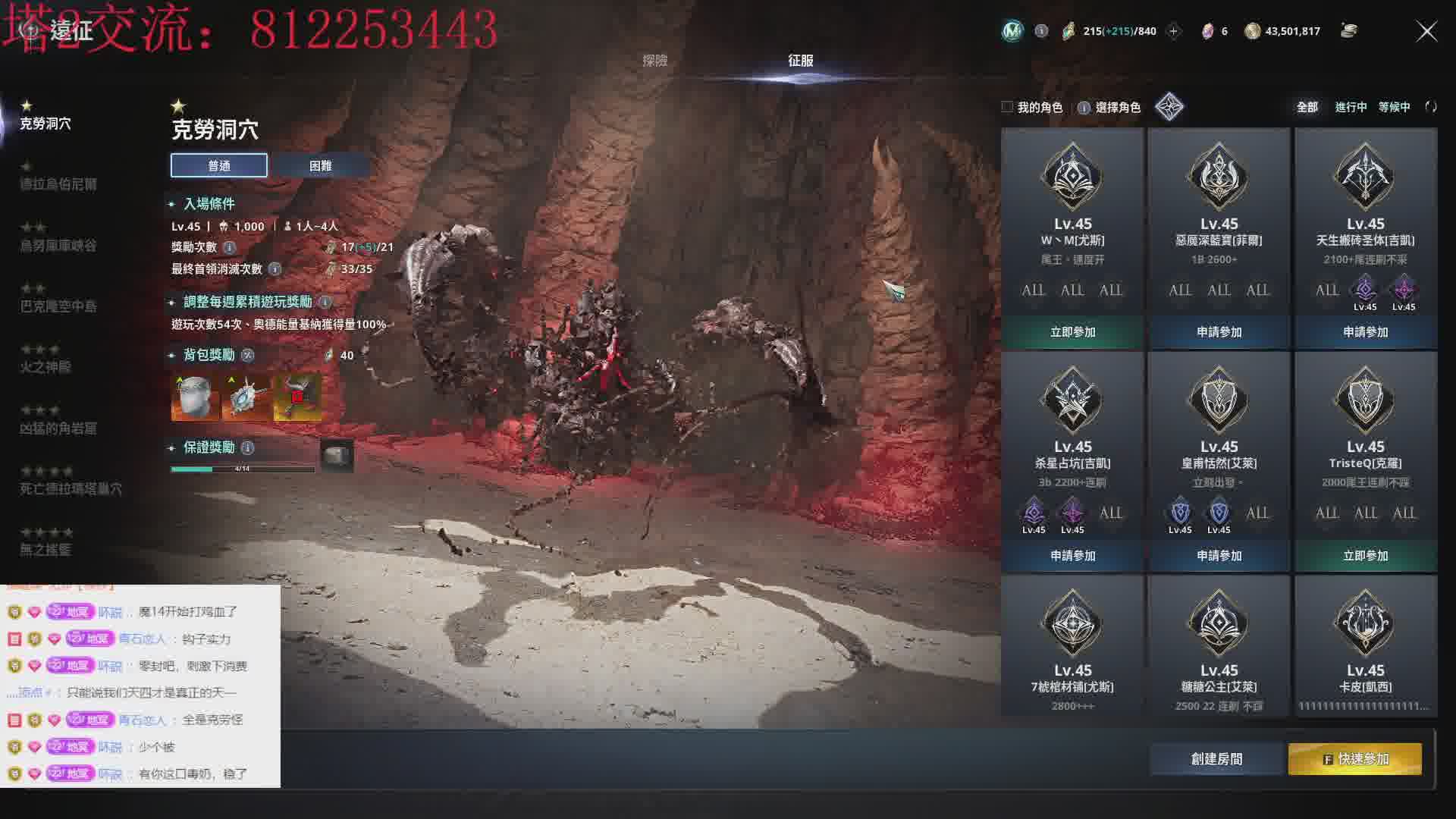This screenshot has height=819, width=1456.
Task: Join the TristeQ room immediately
Action: [x=1365, y=556]
